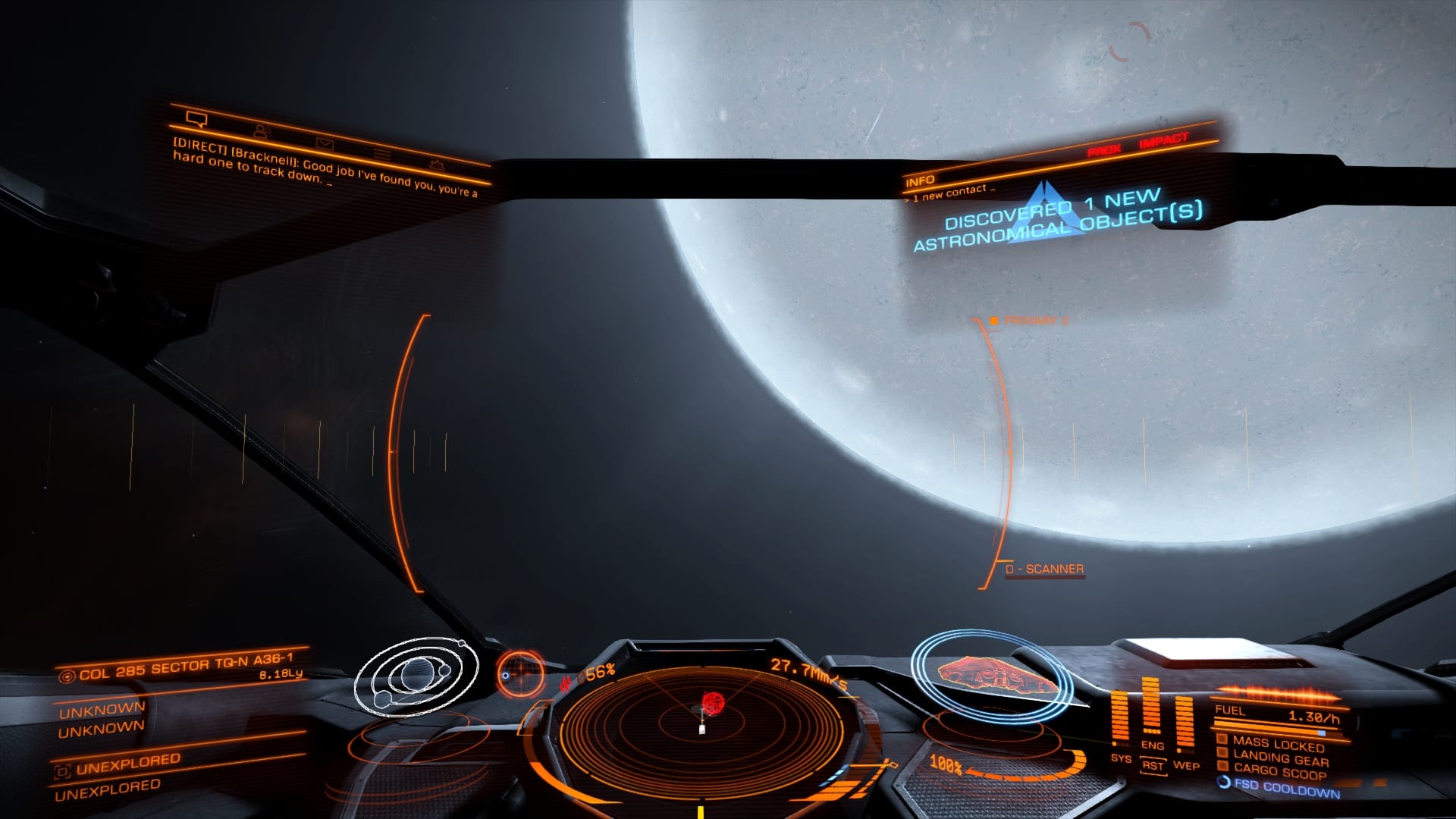Image resolution: width=1456 pixels, height=819 pixels.
Task: Click the RST power reset button
Action: click(x=1153, y=765)
